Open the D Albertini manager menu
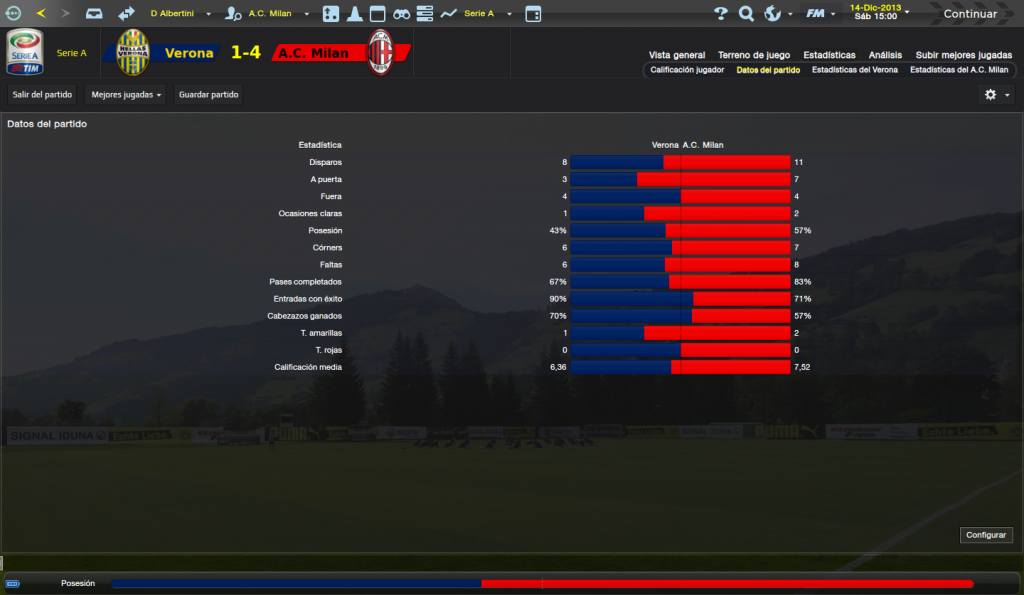 pos(180,14)
